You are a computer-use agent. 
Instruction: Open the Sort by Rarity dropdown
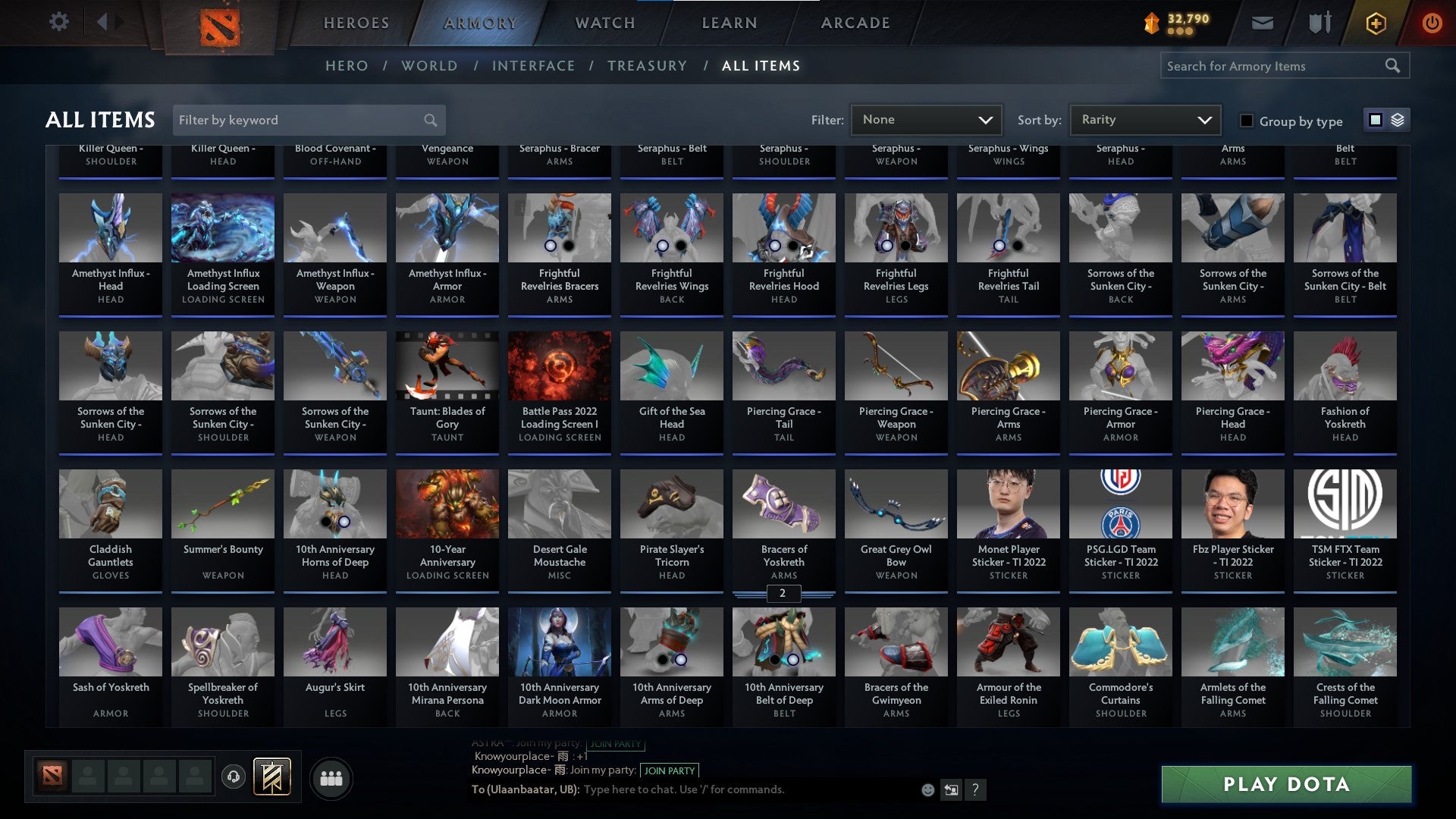point(1144,119)
